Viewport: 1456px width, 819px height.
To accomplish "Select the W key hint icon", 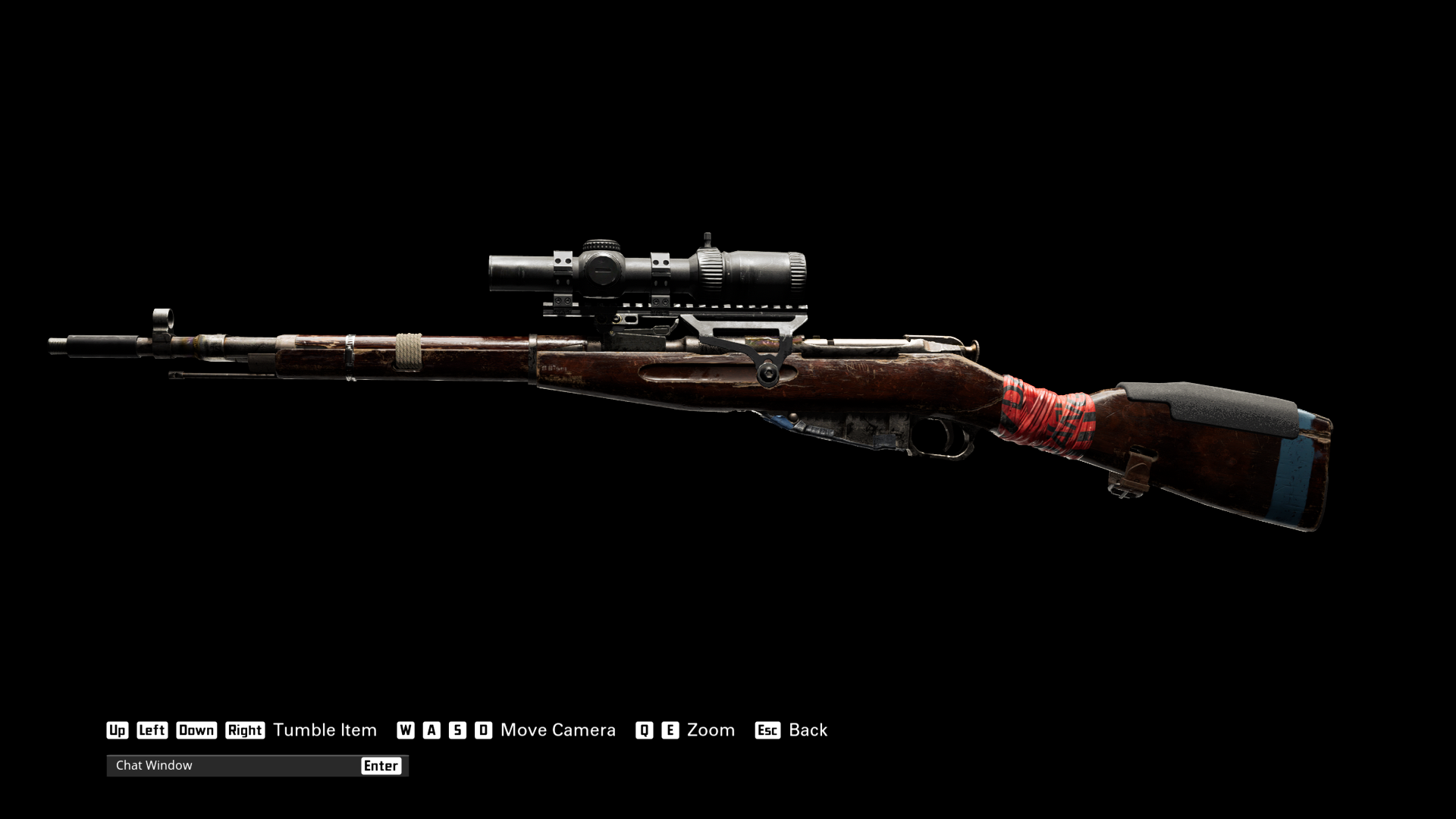I will [407, 730].
